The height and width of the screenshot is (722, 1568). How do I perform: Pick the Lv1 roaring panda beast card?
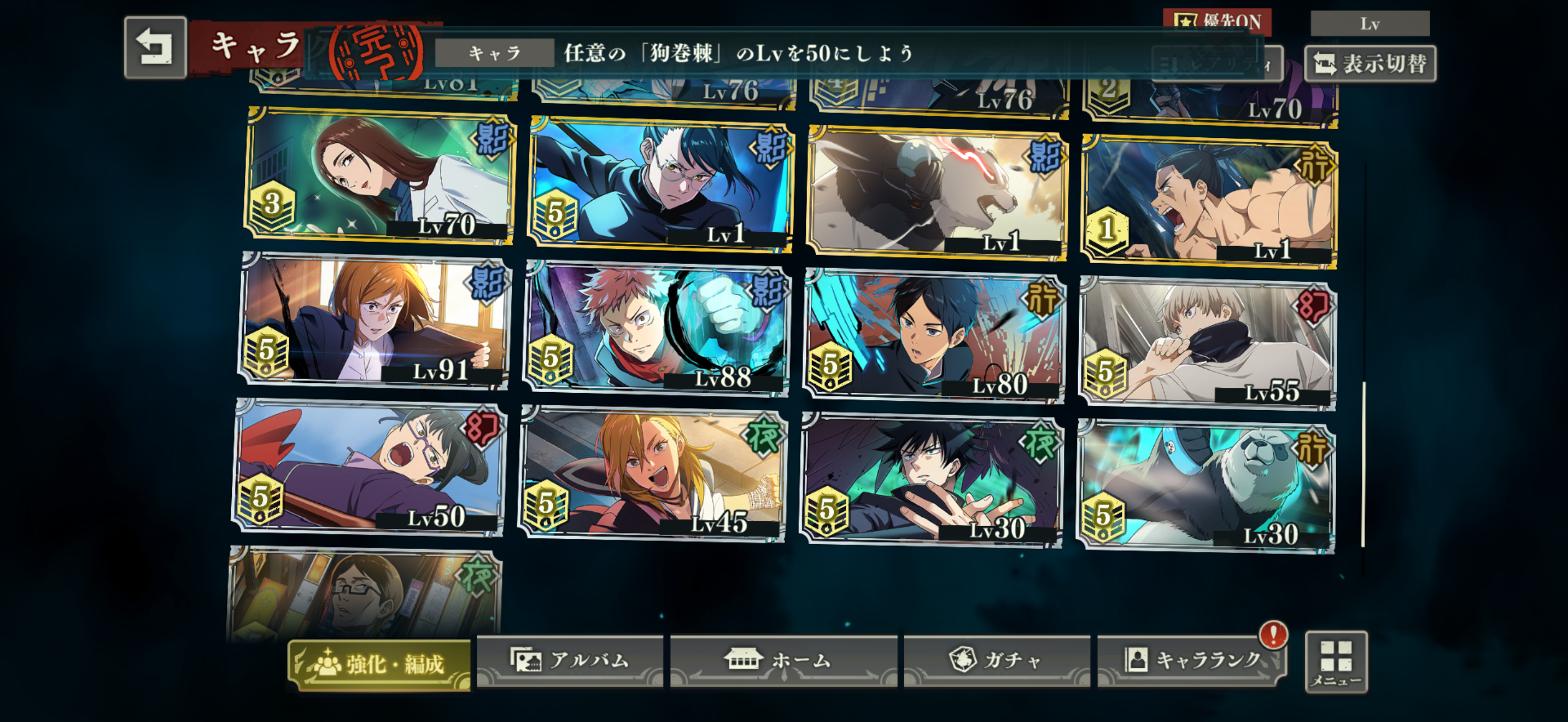[x=938, y=194]
